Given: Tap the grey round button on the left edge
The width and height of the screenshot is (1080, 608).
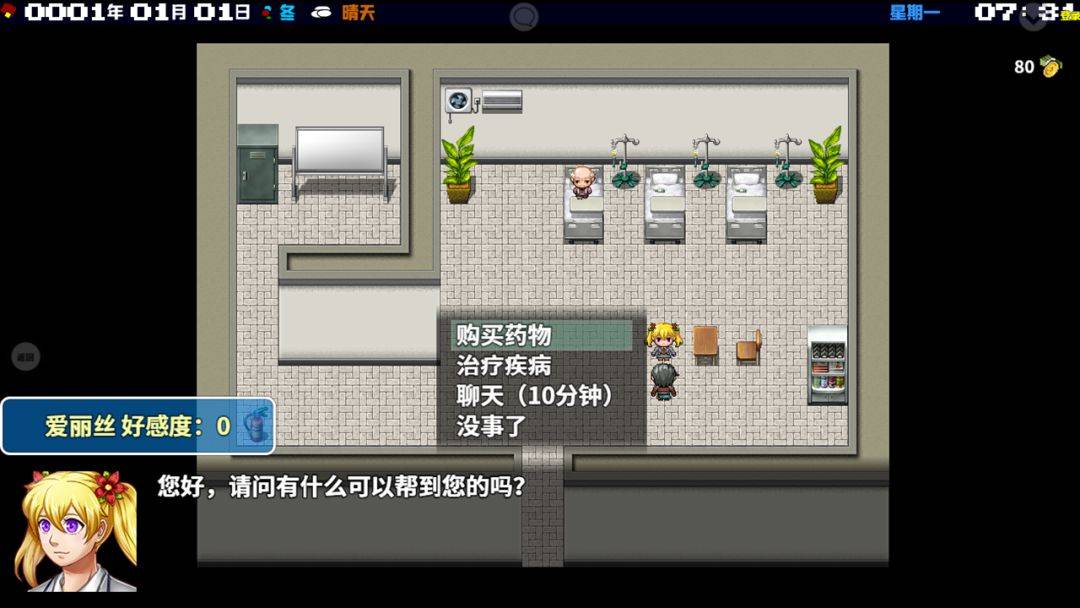Looking at the screenshot, I should [x=25, y=357].
